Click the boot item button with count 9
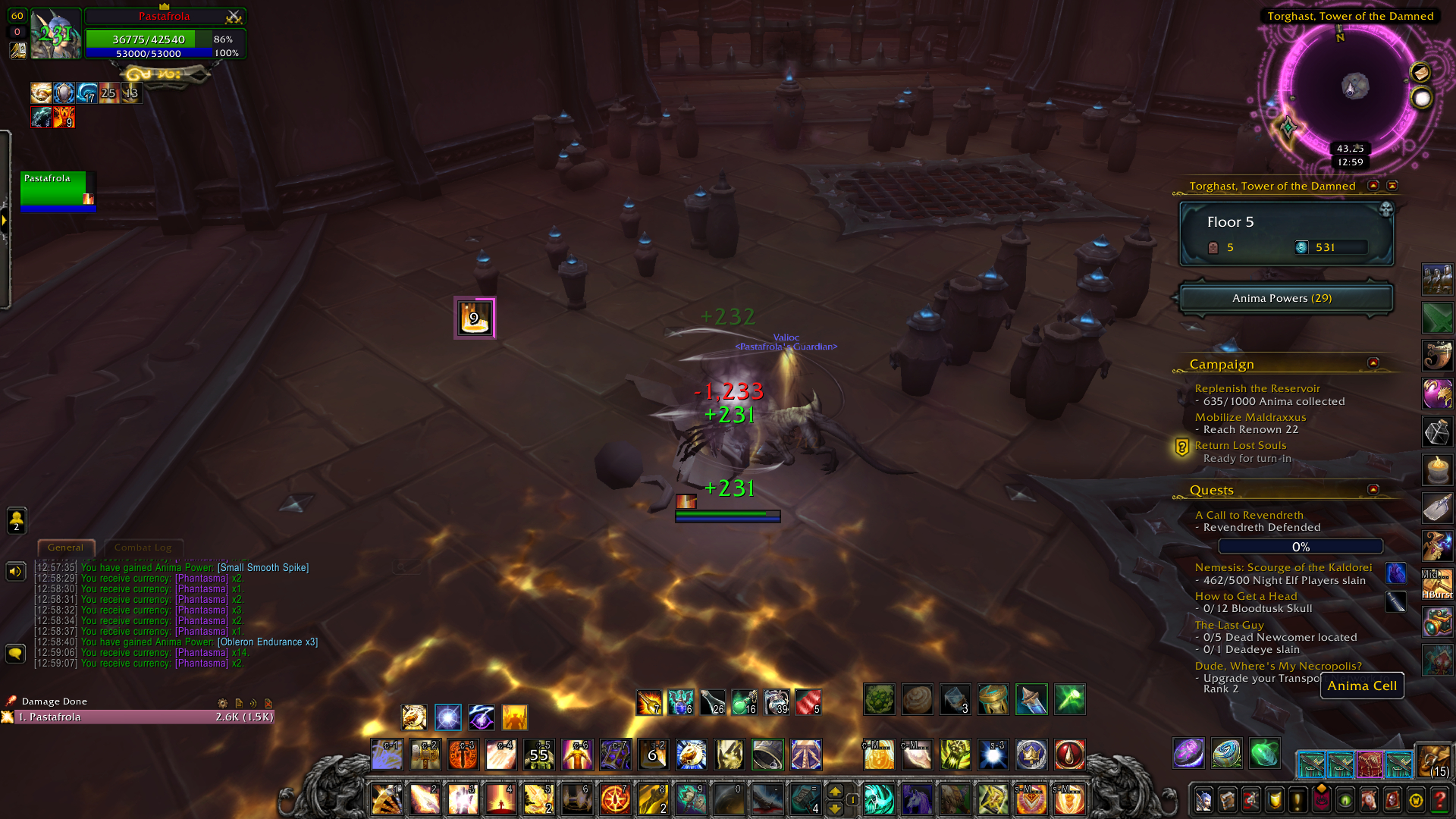The width and height of the screenshot is (1456, 819). [475, 318]
